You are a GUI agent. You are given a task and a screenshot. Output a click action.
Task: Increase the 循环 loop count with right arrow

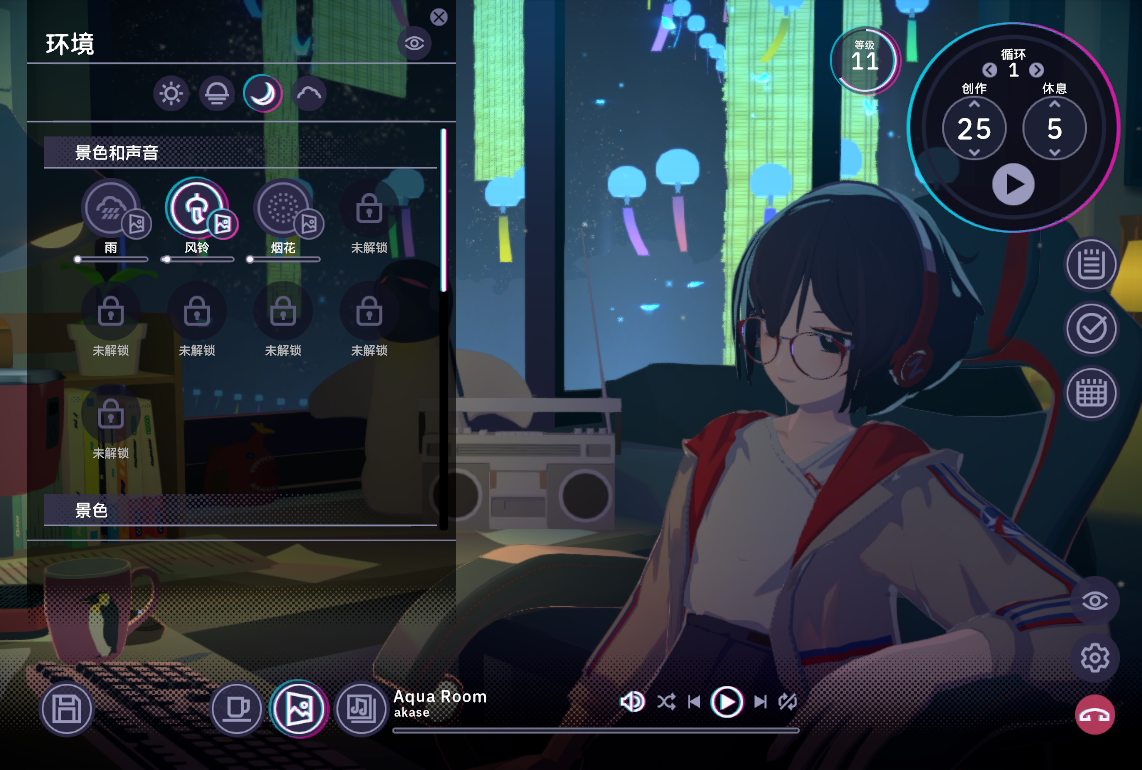(x=1037, y=70)
